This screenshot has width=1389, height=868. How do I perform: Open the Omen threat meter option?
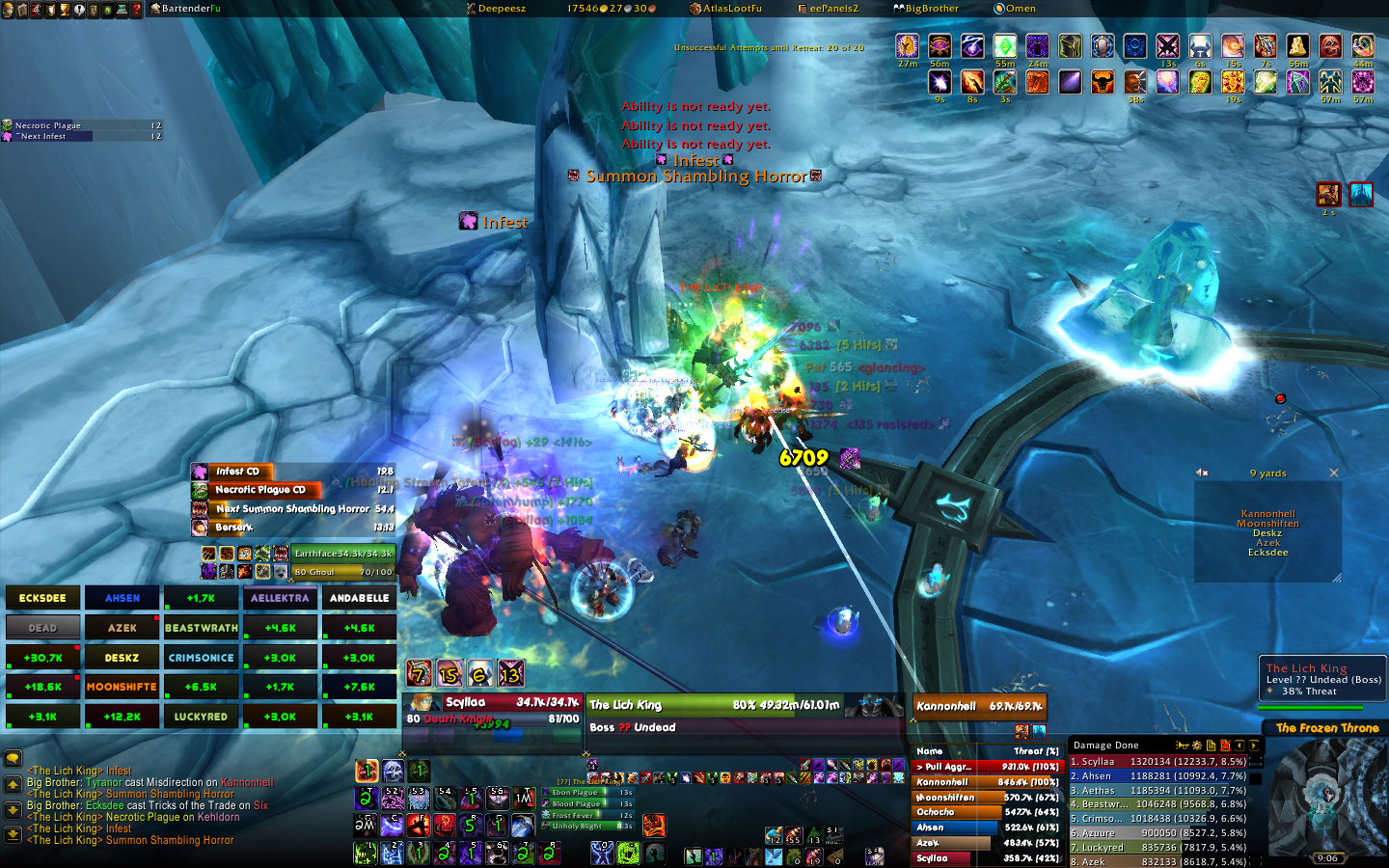coord(1020,9)
